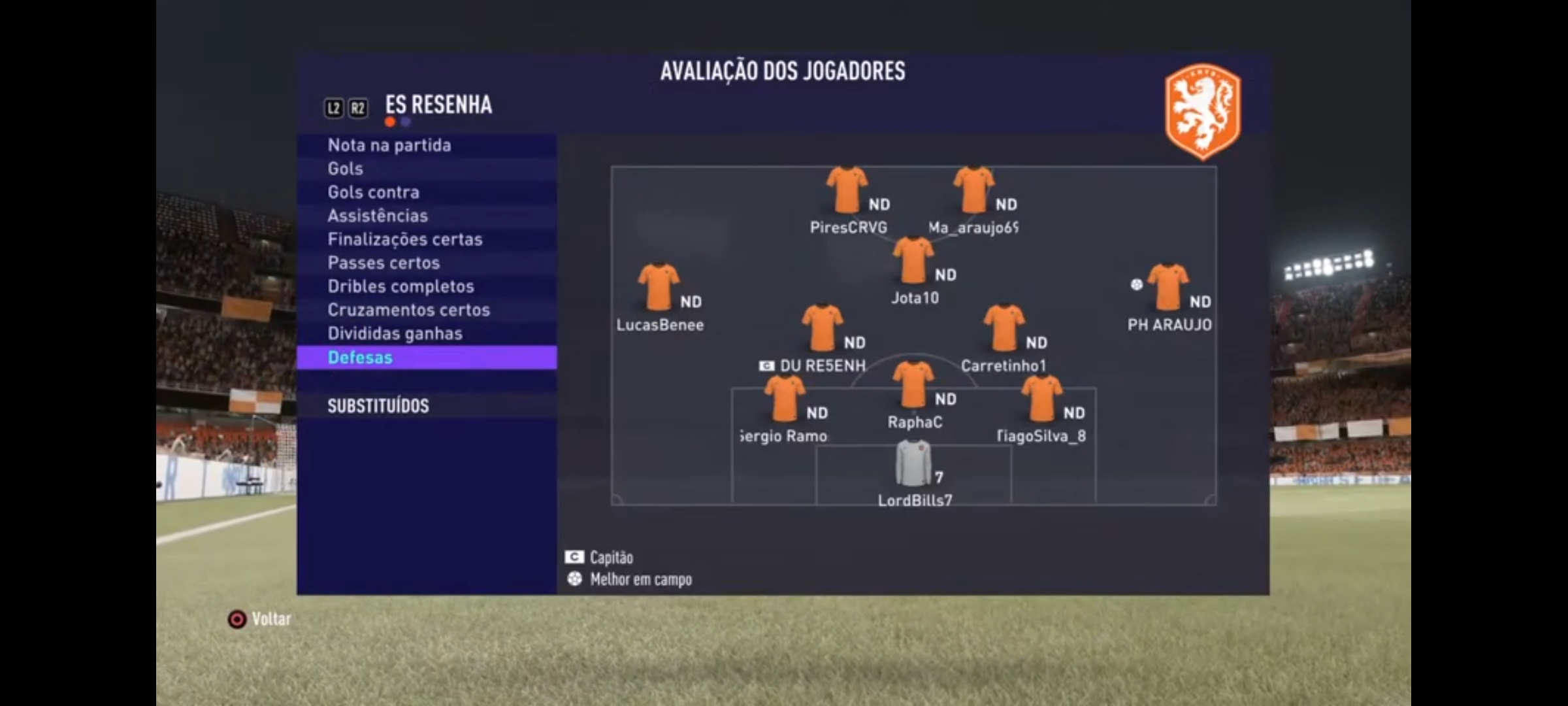Choose the Gols stat entry

346,169
